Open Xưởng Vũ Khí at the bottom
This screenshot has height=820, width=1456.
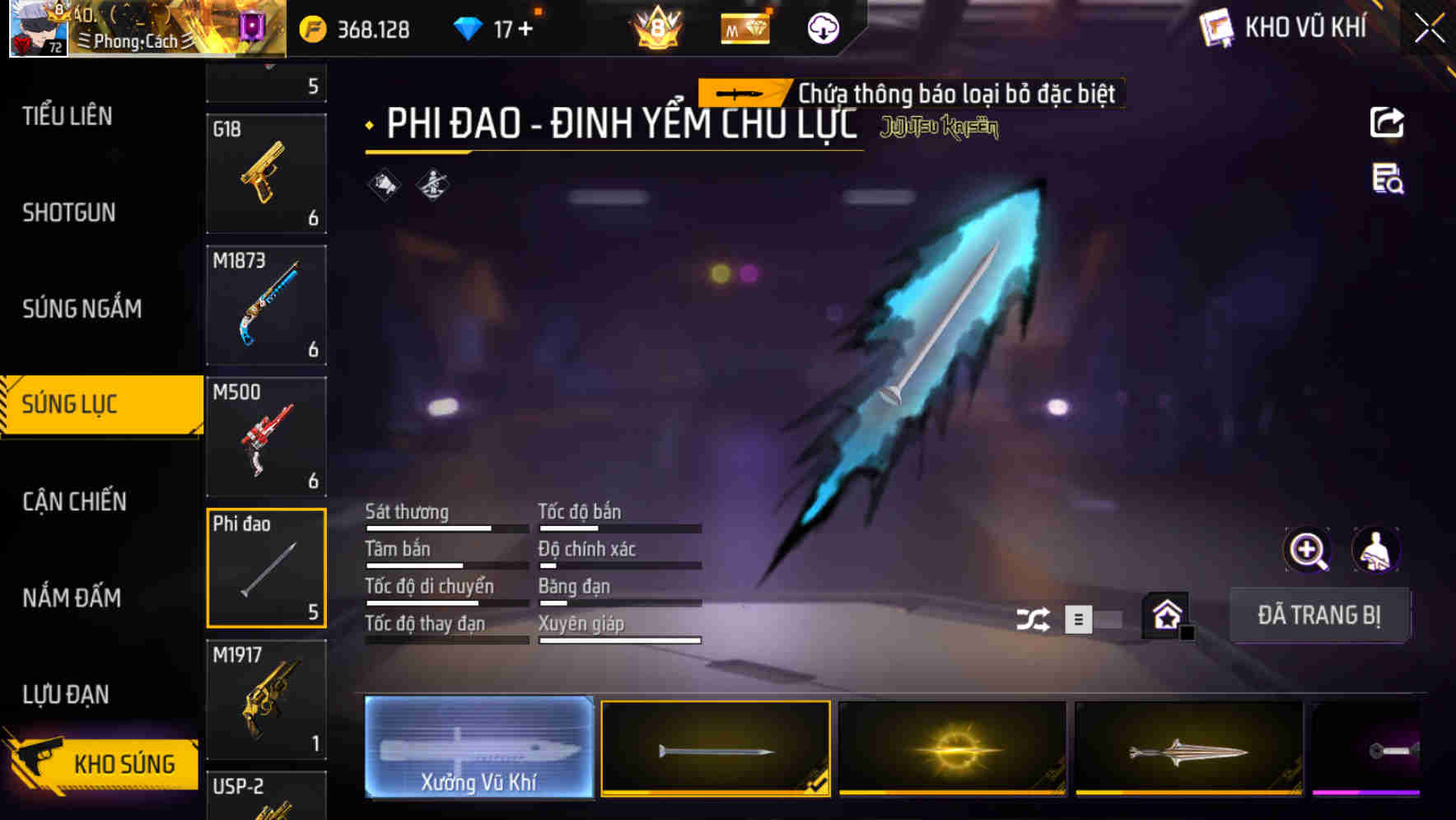click(478, 748)
